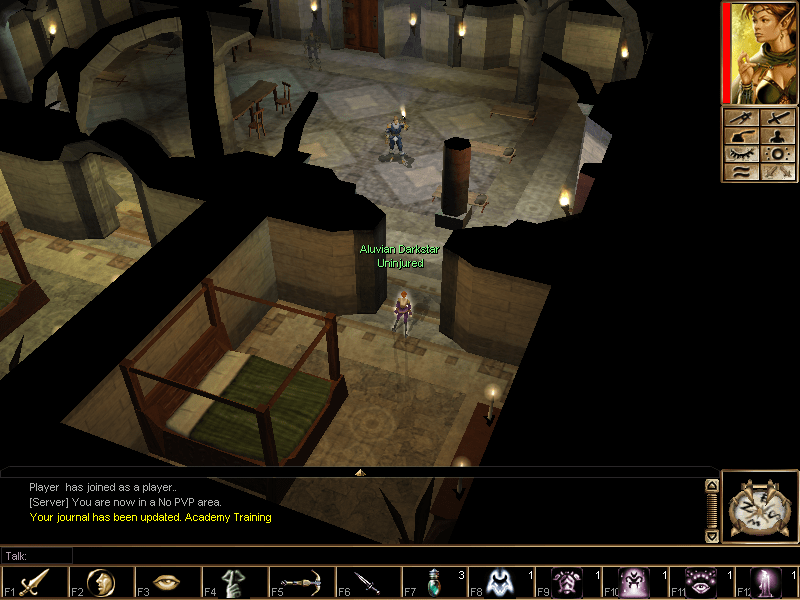Open the compass panel
This screenshot has width=800, height=600.
pos(758,507)
